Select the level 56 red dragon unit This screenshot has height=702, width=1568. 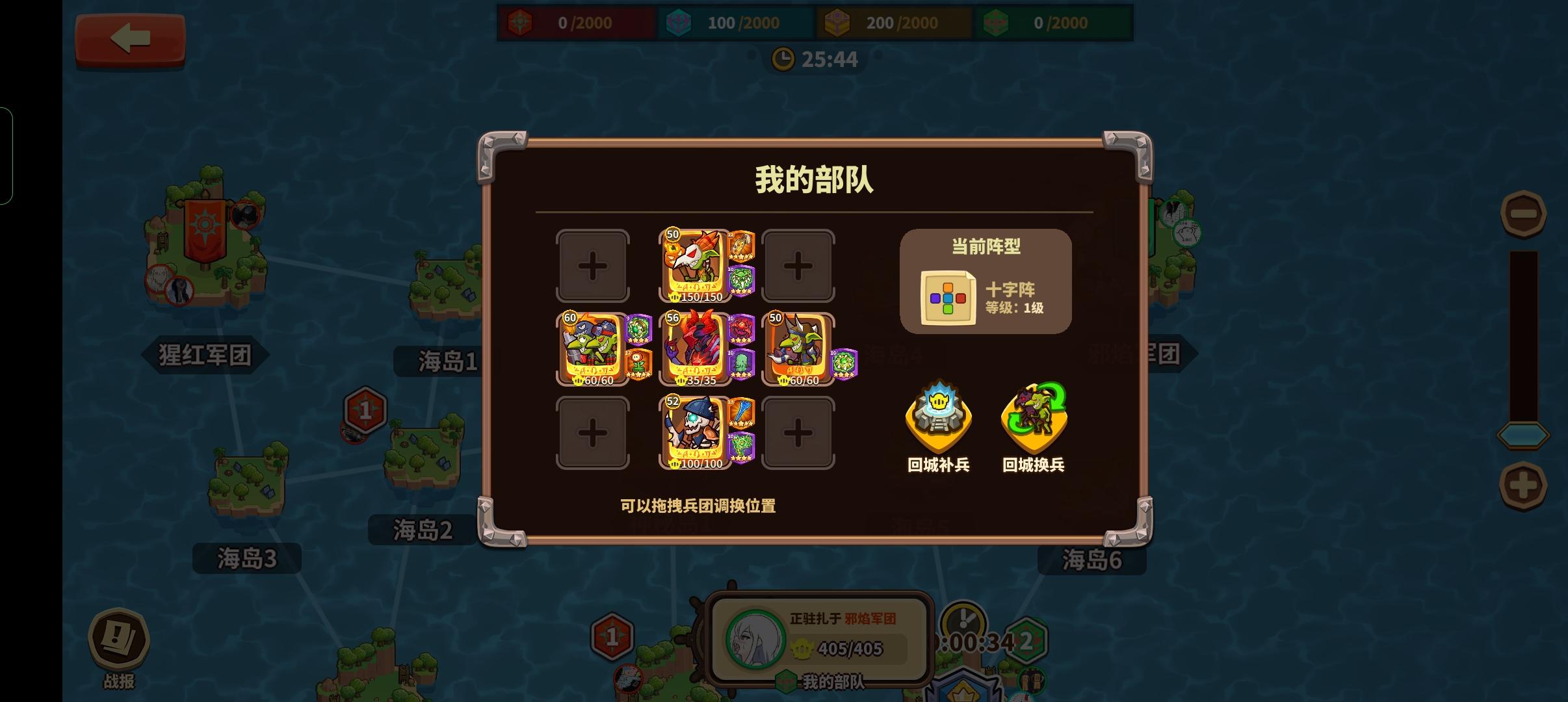[x=694, y=348]
